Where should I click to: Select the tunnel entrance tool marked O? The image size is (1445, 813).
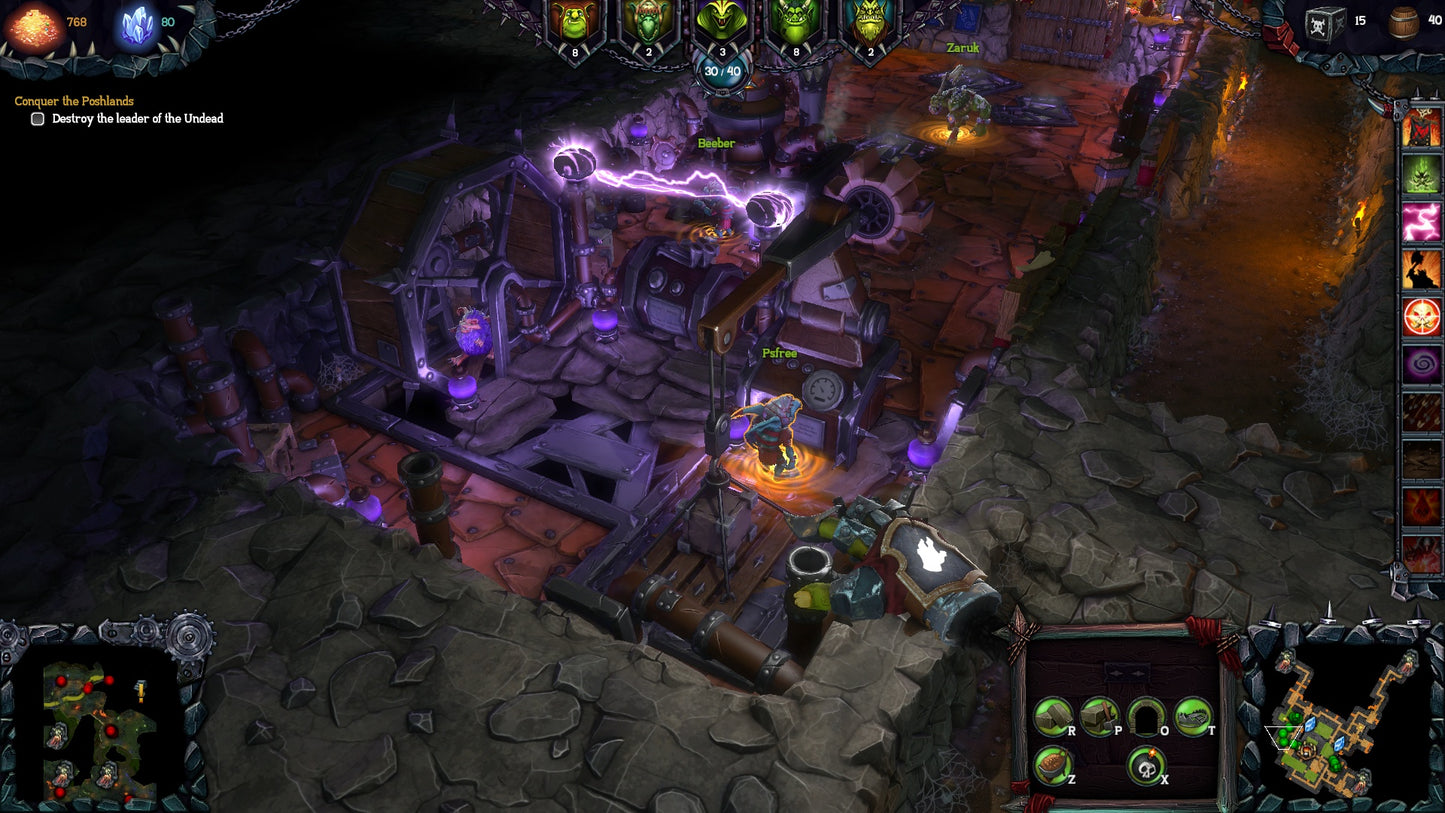(1148, 718)
